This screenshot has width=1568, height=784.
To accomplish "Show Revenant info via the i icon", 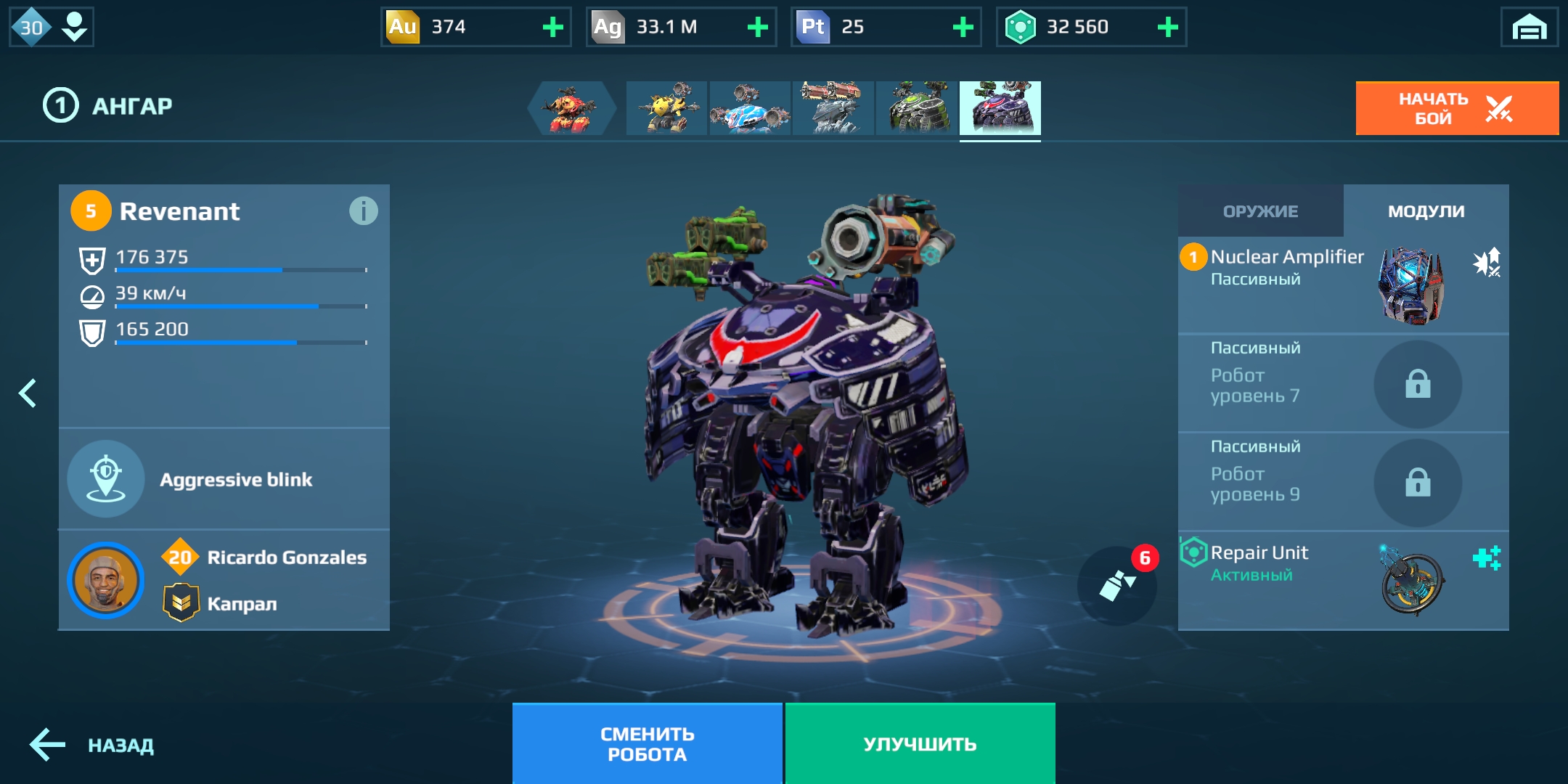I will (363, 211).
